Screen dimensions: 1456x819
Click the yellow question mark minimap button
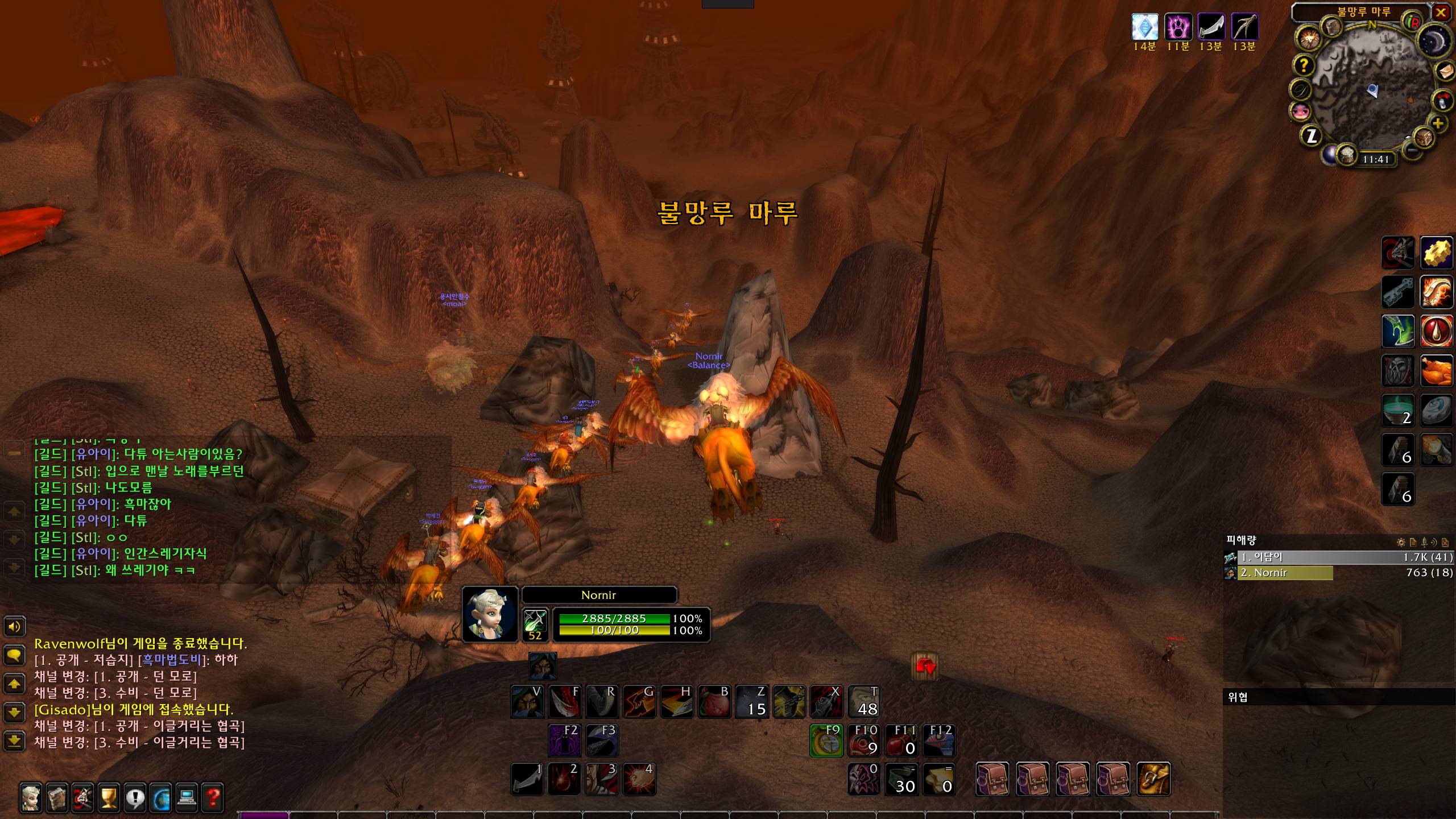[x=1304, y=66]
